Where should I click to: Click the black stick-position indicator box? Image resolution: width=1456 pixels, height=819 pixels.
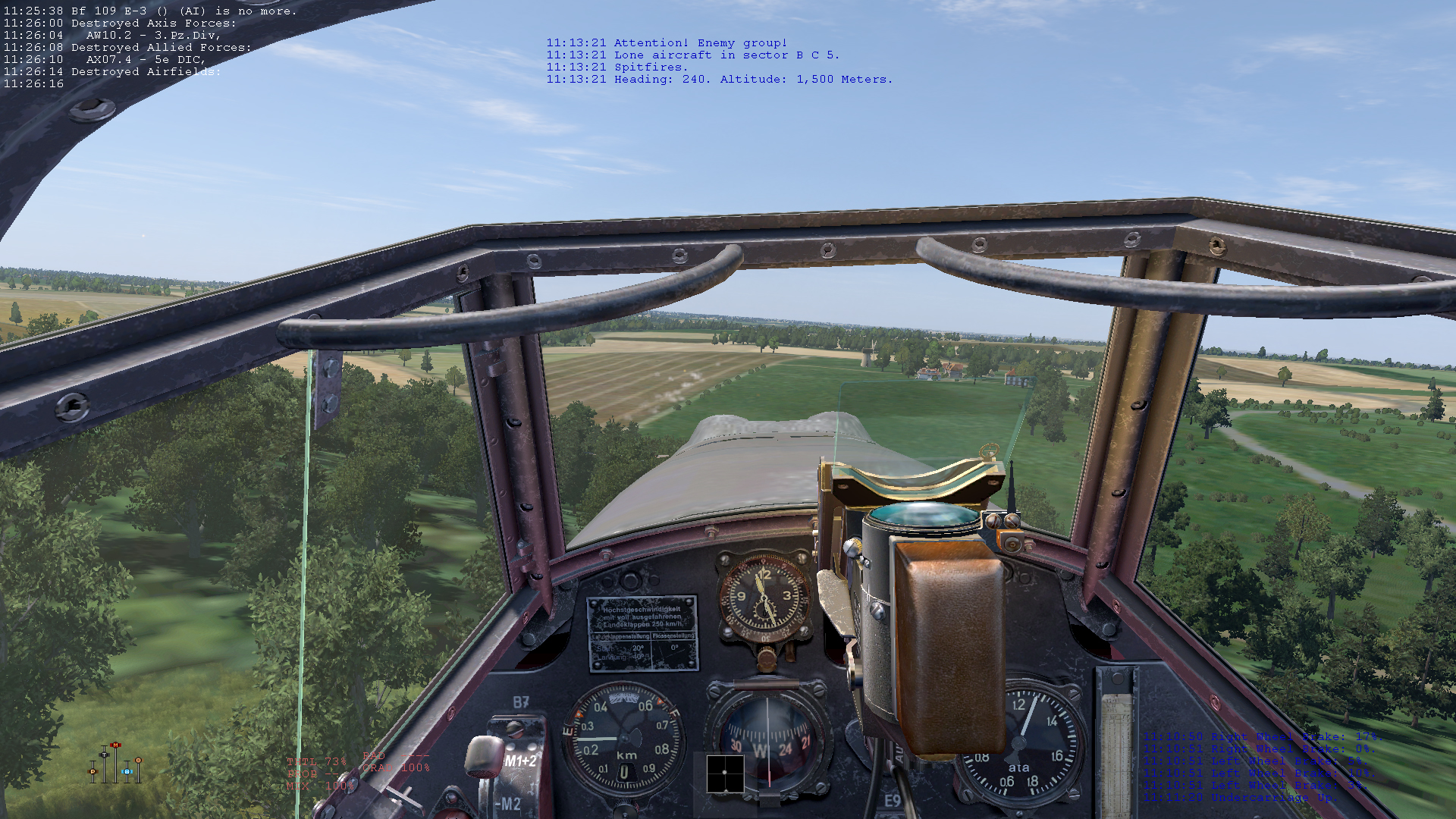pos(725,773)
